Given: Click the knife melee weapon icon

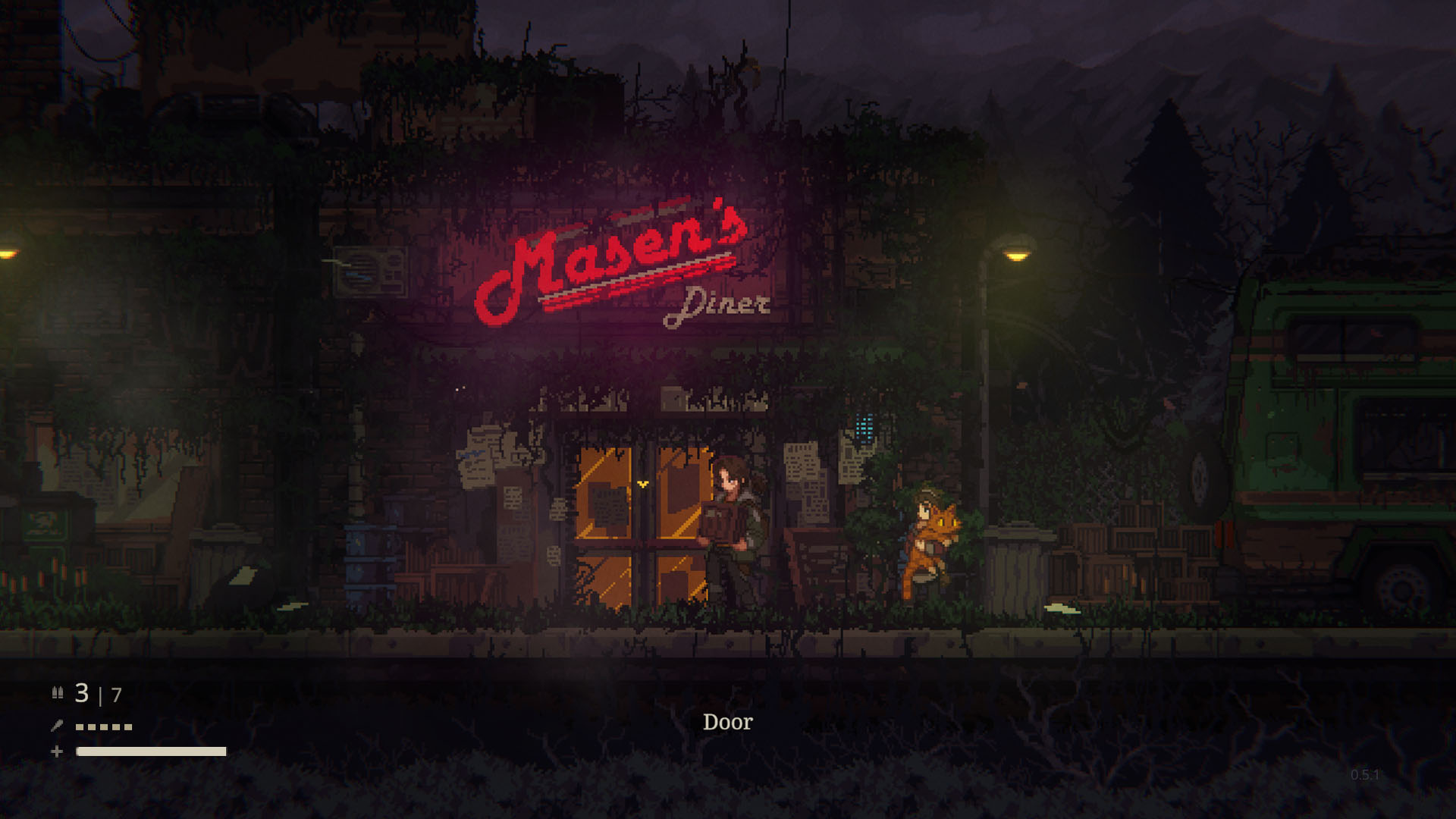Looking at the screenshot, I should coord(56,725).
